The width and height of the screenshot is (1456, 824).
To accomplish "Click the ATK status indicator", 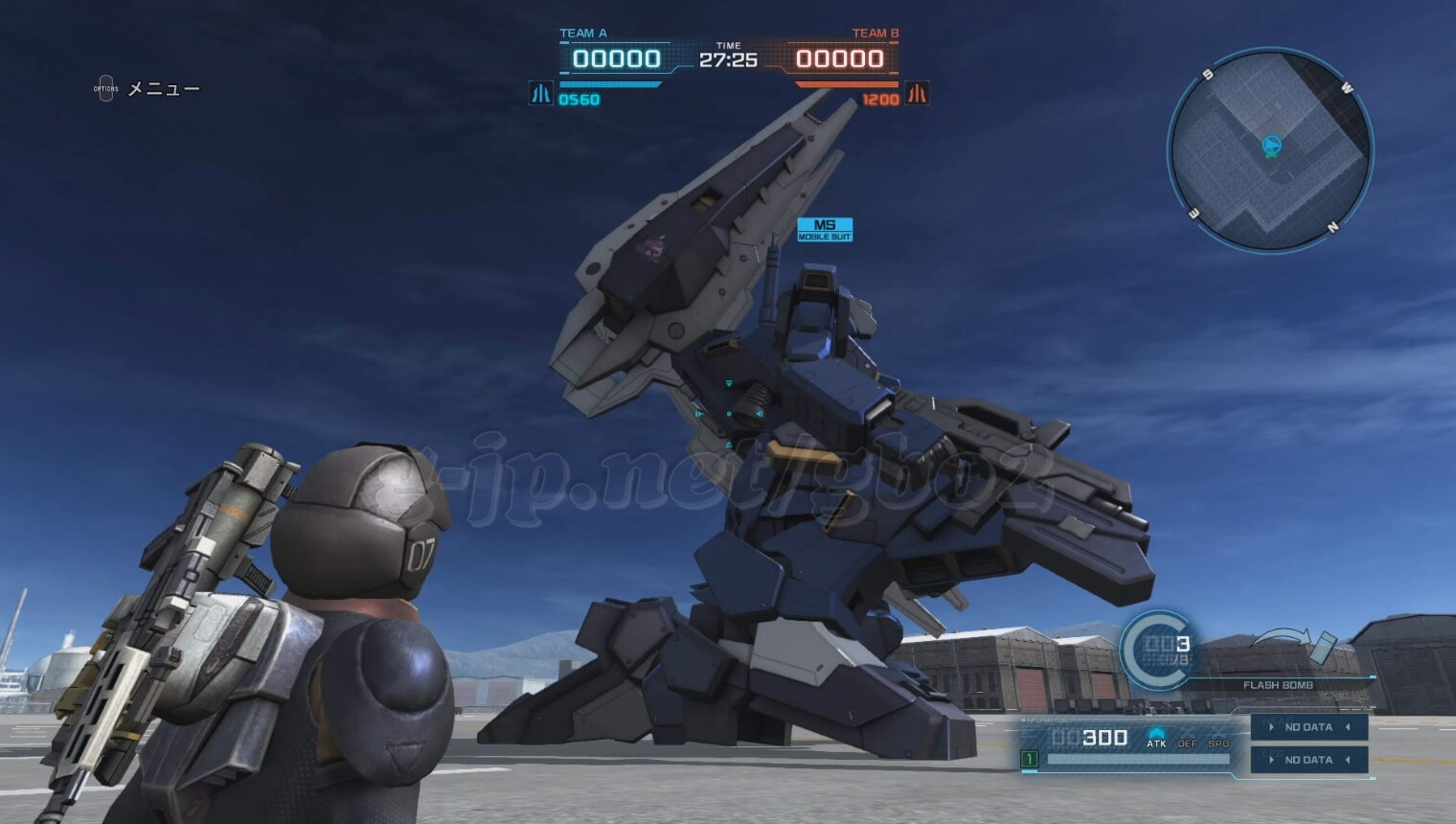I will 1156,738.
